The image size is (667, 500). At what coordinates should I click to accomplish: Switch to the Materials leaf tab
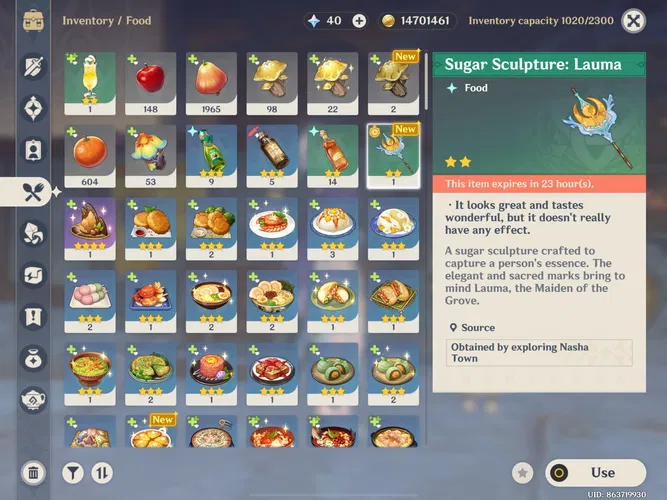pos(33,232)
